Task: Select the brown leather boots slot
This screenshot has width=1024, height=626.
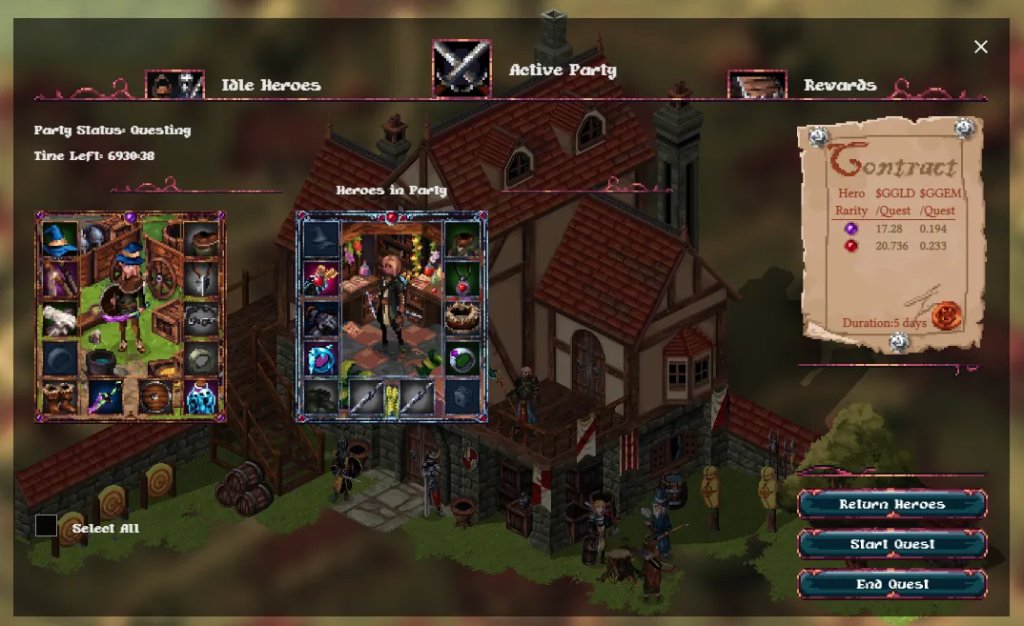Action: (x=59, y=397)
